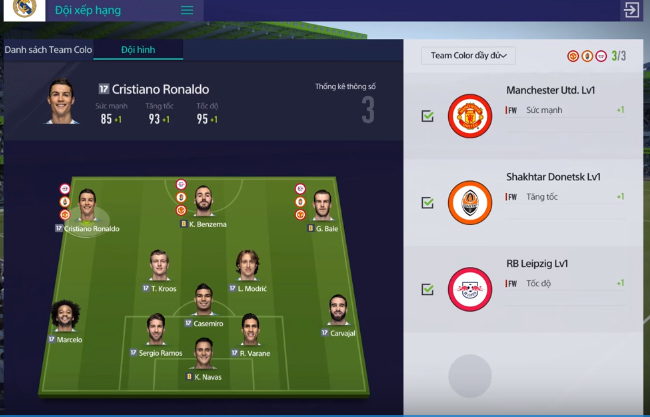Screen dimensions: 650x417
Task: Pick L. Modrić in the formation
Action: pos(247,266)
